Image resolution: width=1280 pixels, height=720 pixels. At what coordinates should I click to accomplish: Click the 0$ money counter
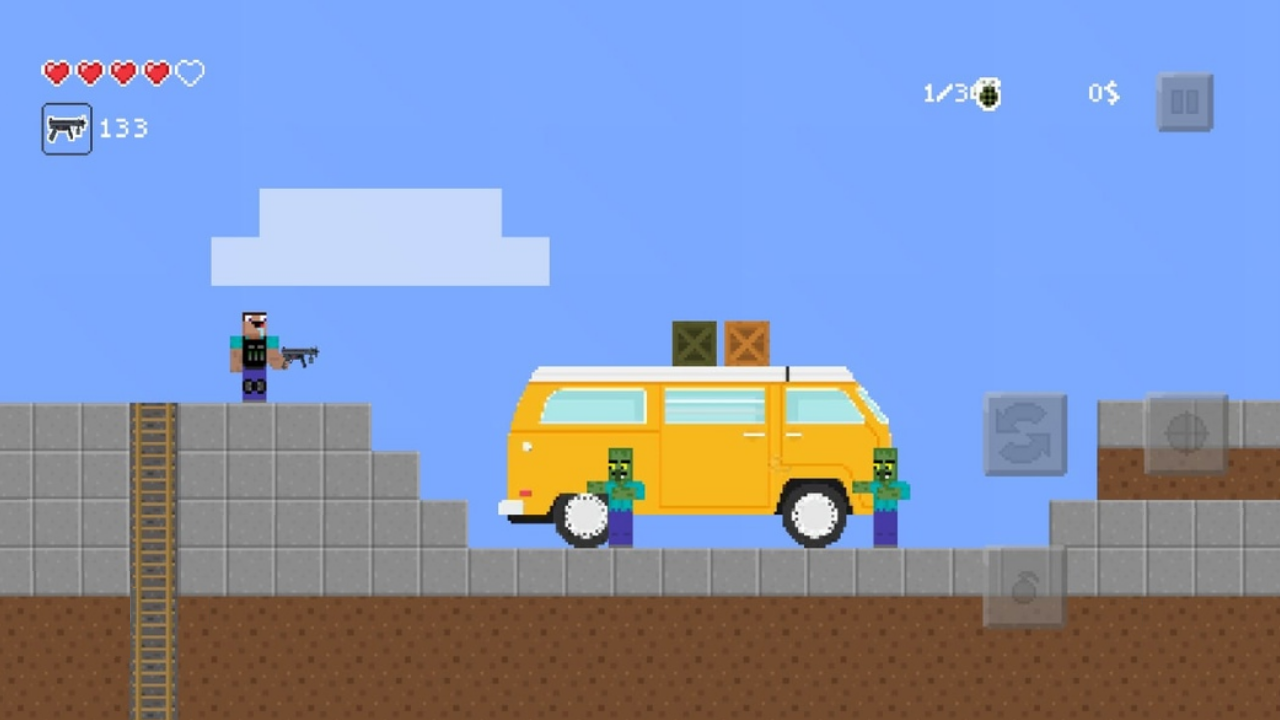1103,93
